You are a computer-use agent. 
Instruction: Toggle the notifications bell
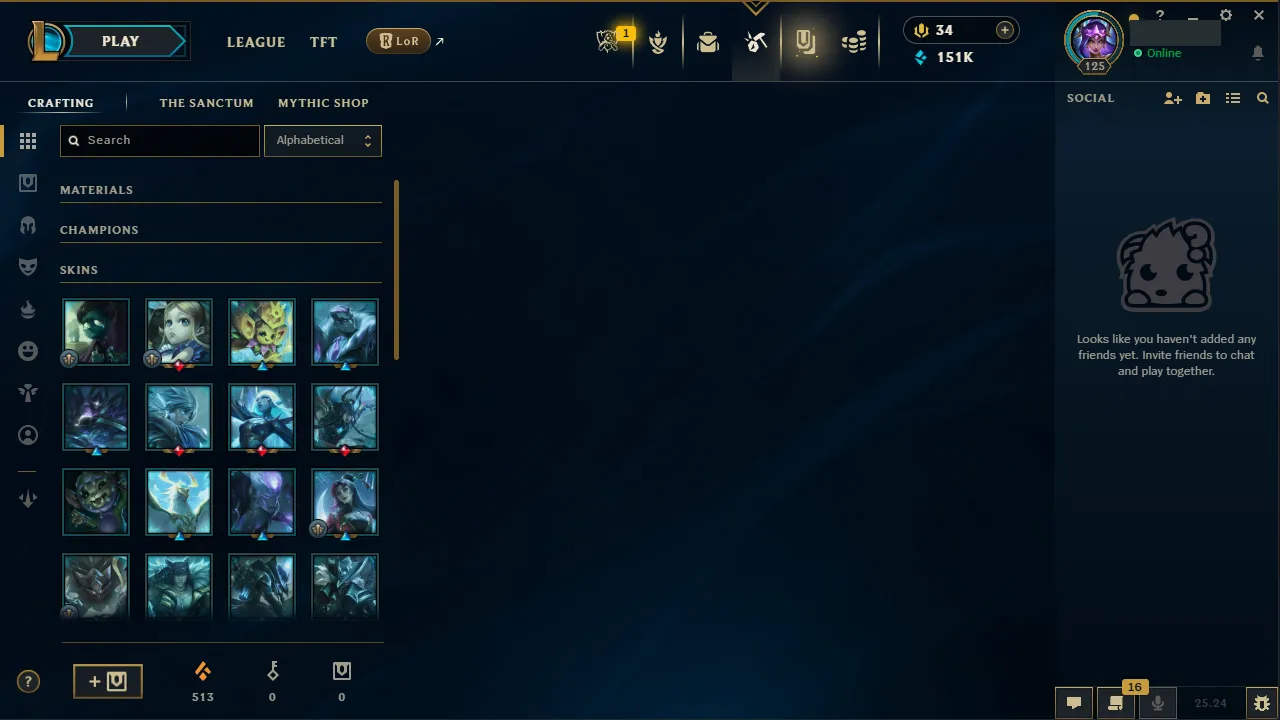[1258, 53]
